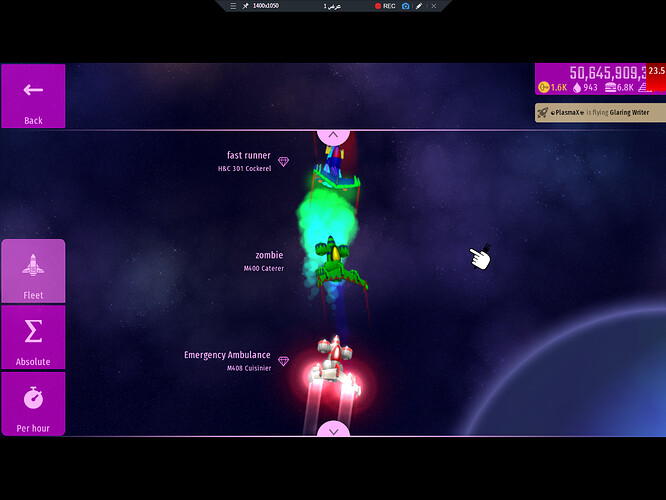Take a screenshot with the camera icon

click(x=405, y=6)
